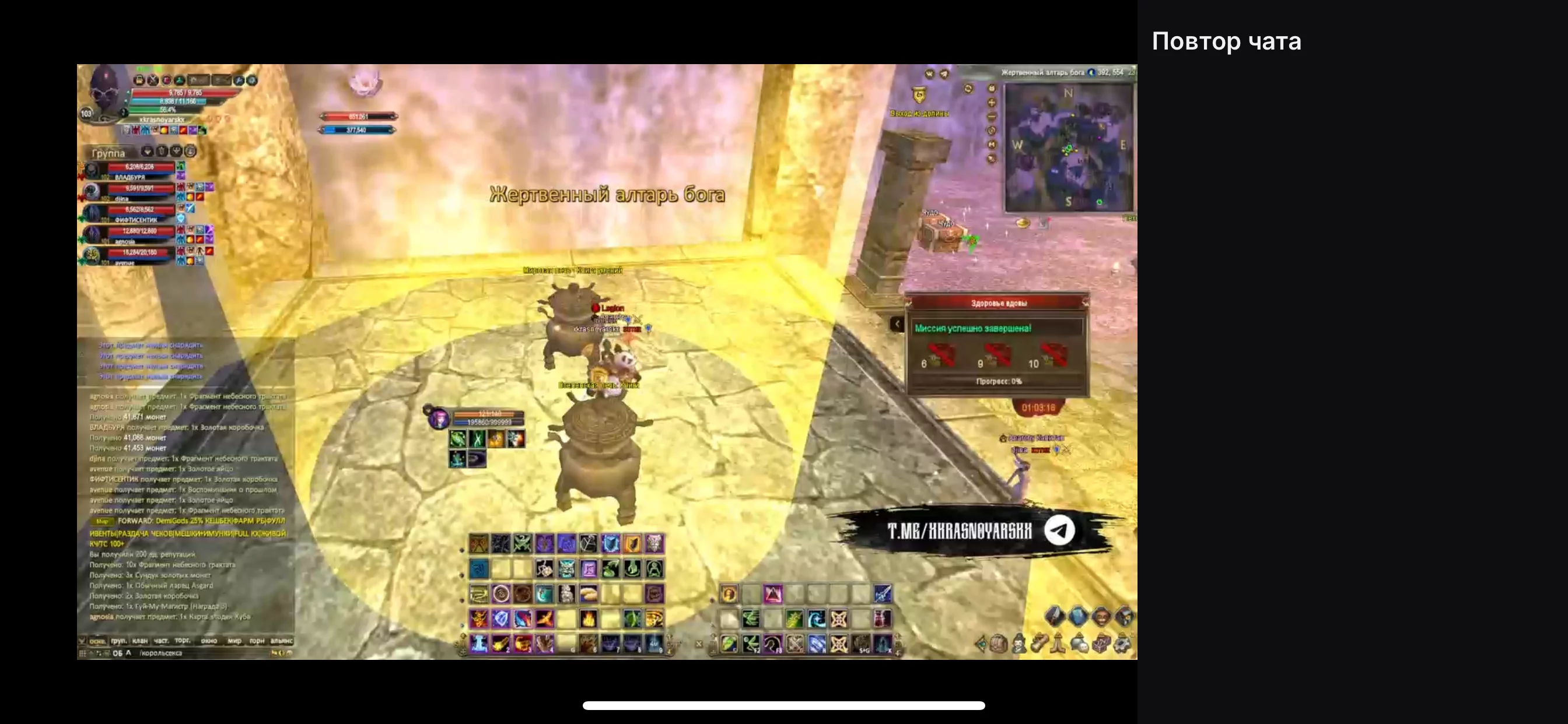1568x724 pixels.
Task: Open the Telegram icon beside the minimap
Action: click(x=943, y=74)
